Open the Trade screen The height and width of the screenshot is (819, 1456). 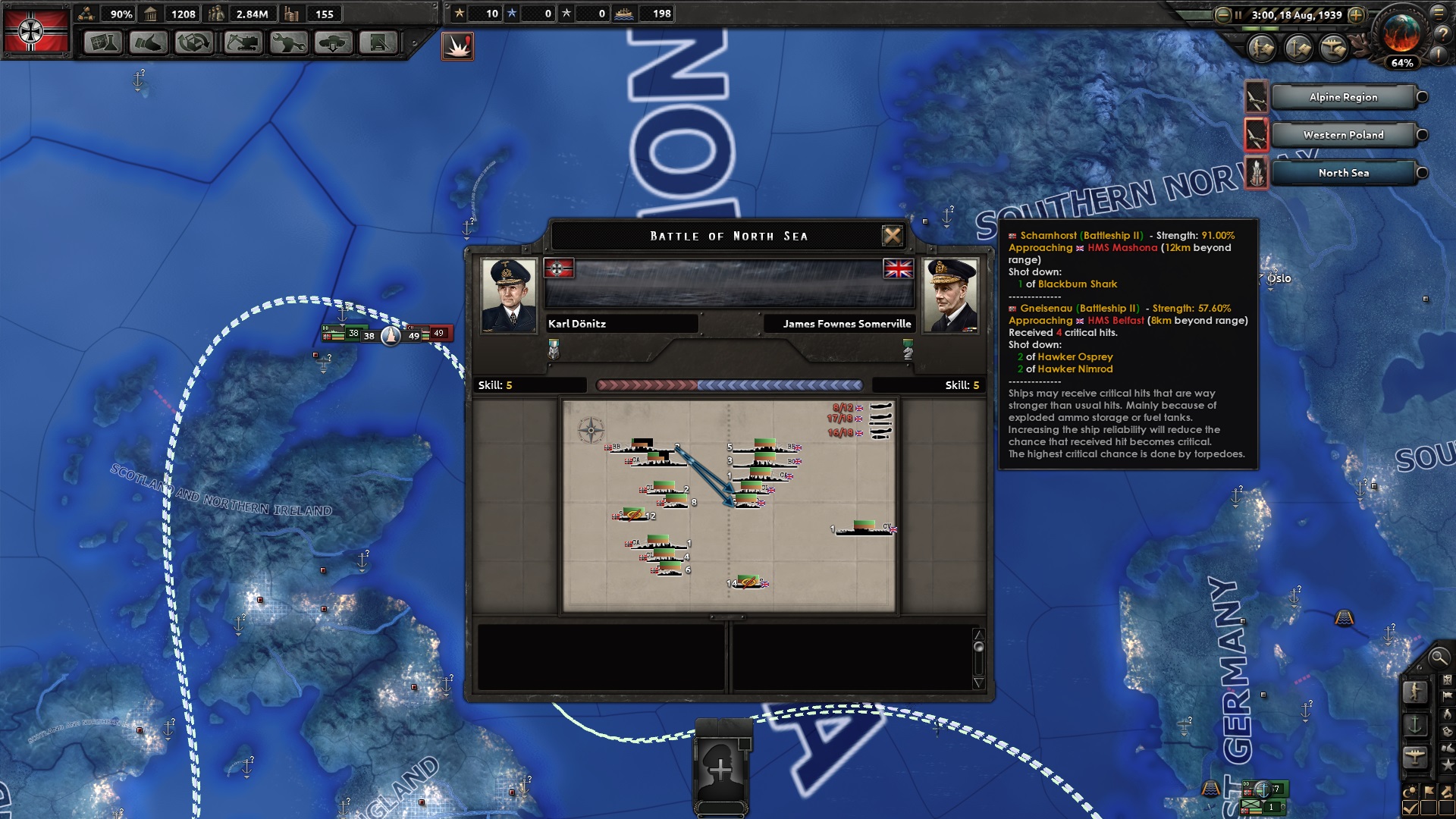click(x=194, y=42)
